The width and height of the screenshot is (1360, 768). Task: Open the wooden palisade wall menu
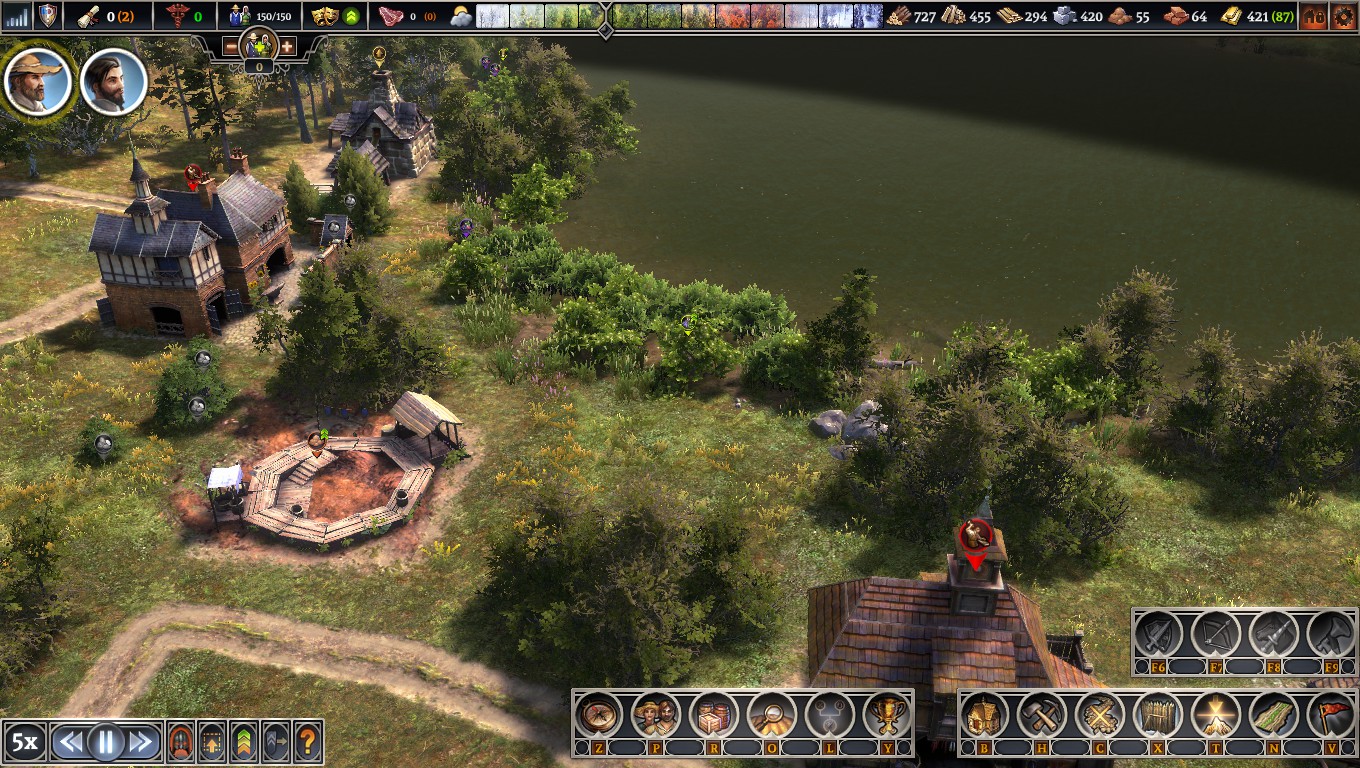coord(1158,715)
